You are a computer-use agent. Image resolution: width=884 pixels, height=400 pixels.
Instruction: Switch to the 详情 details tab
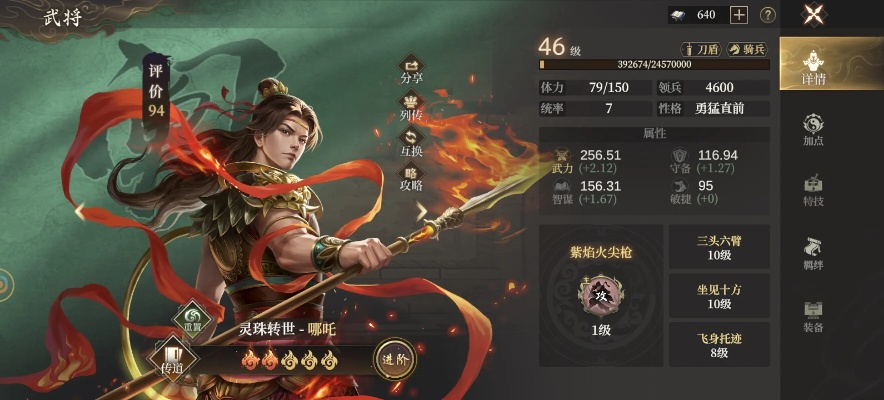click(814, 64)
